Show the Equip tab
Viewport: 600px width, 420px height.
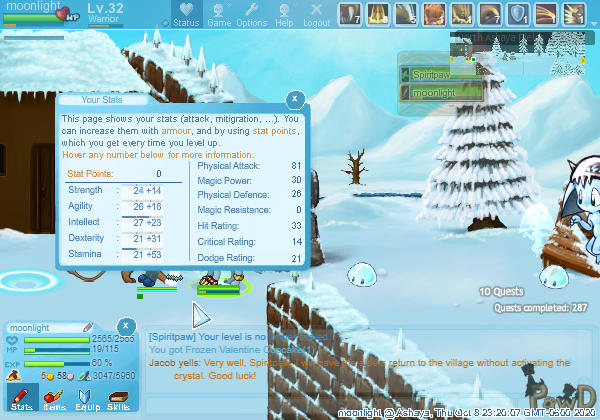(x=86, y=398)
